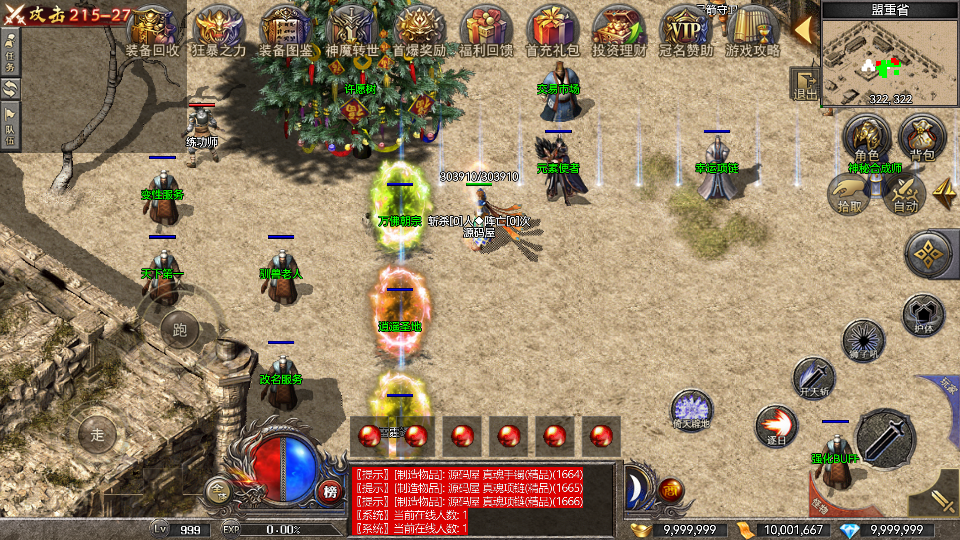960x540 pixels.
Task: Activate the 护体 shield skill
Action: tap(923, 314)
